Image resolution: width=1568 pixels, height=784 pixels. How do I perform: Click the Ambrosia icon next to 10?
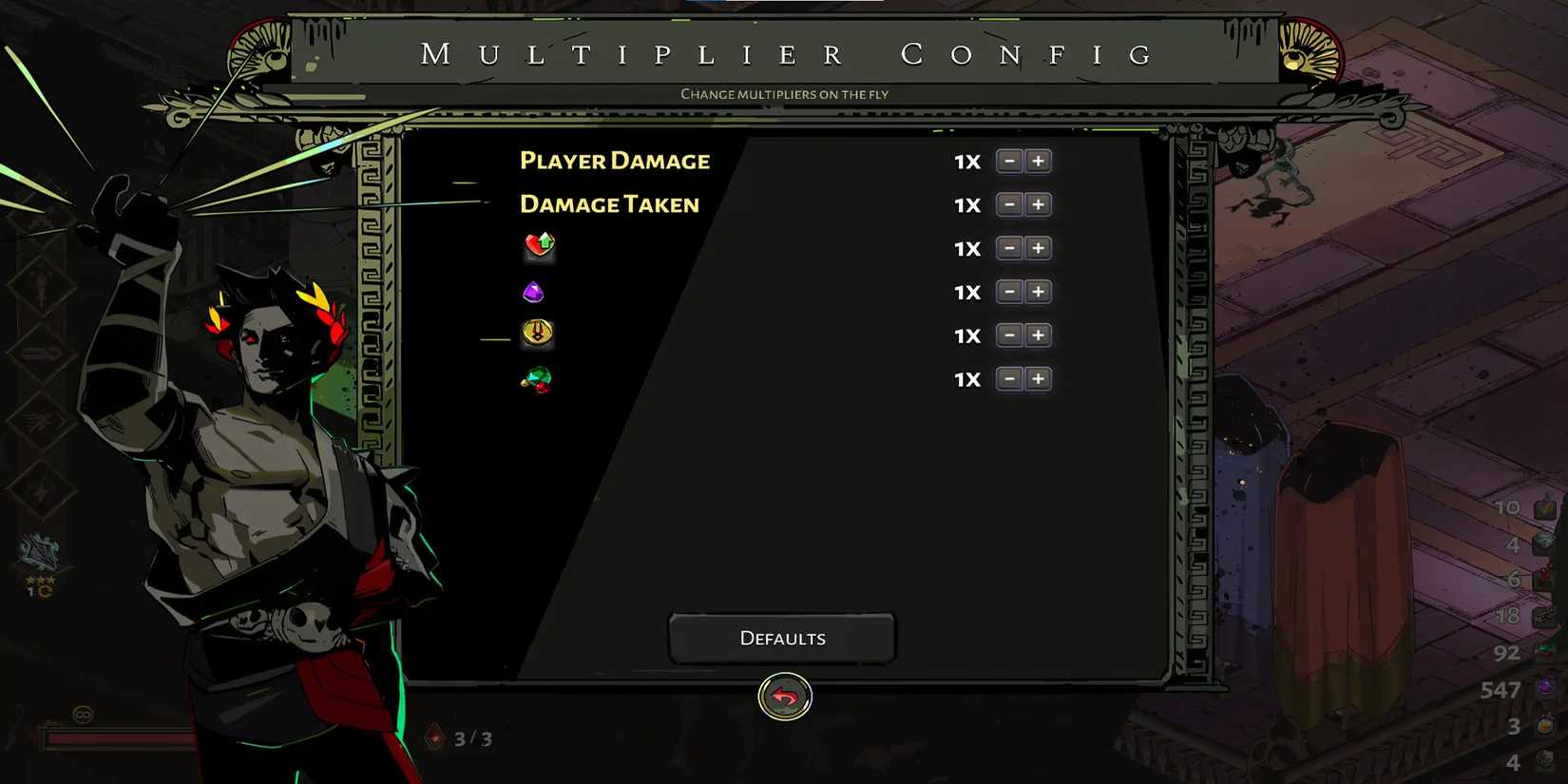1543,507
